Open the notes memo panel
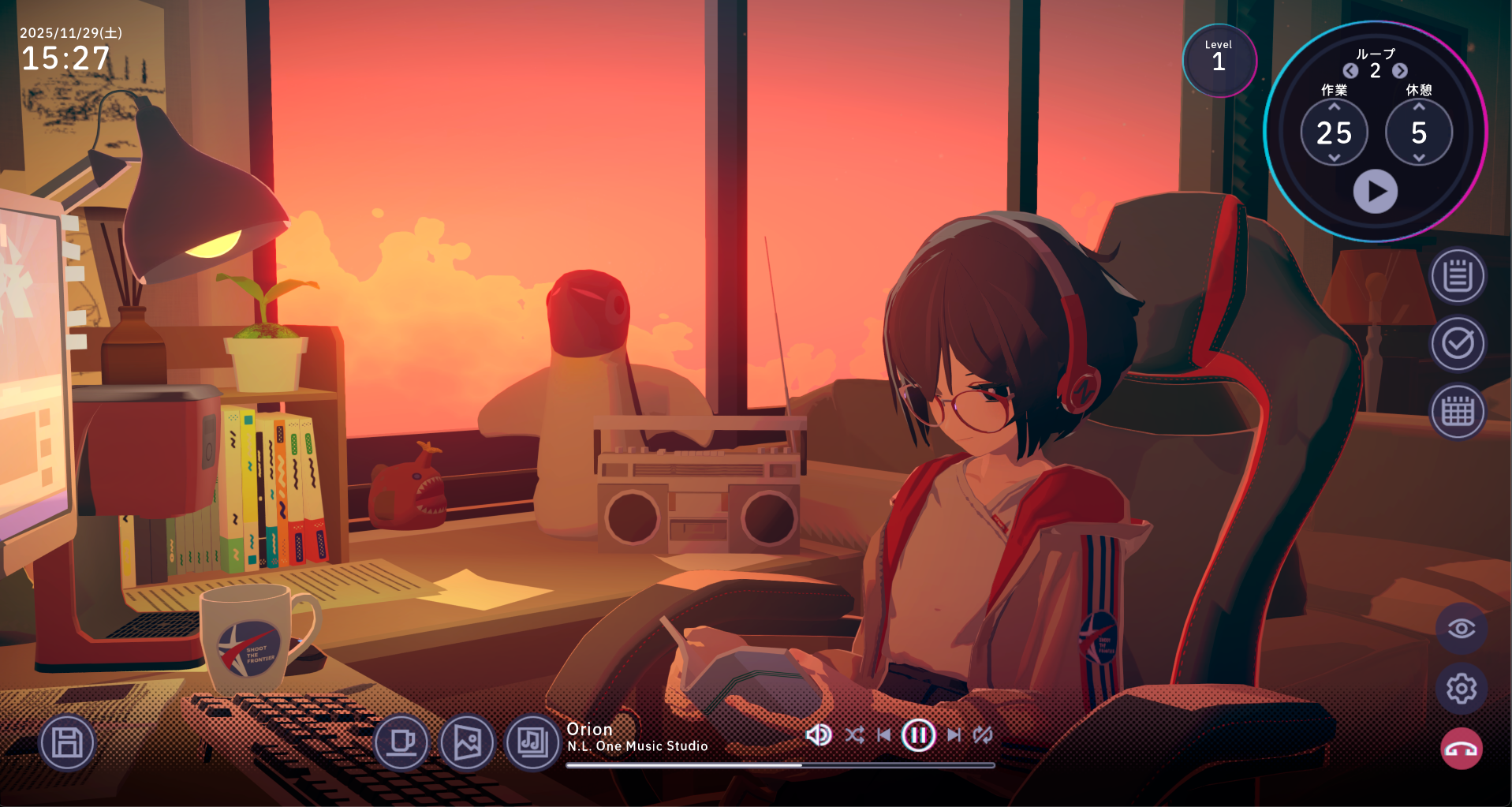Image resolution: width=1512 pixels, height=807 pixels. point(1458,277)
